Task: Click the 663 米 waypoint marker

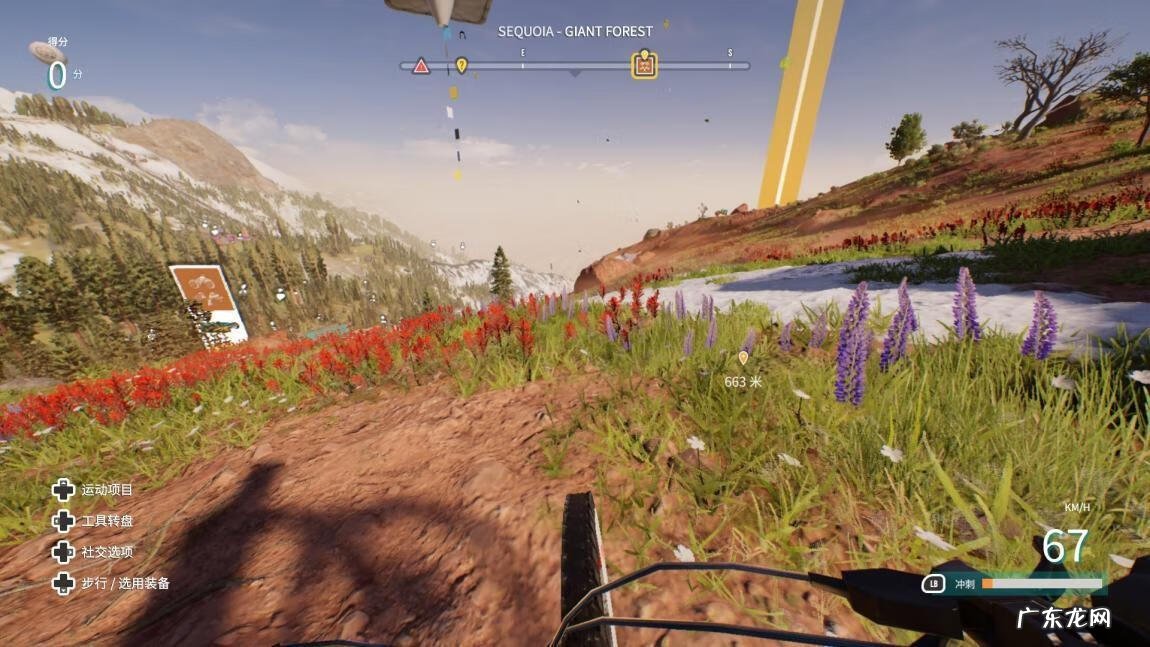Action: click(x=742, y=358)
